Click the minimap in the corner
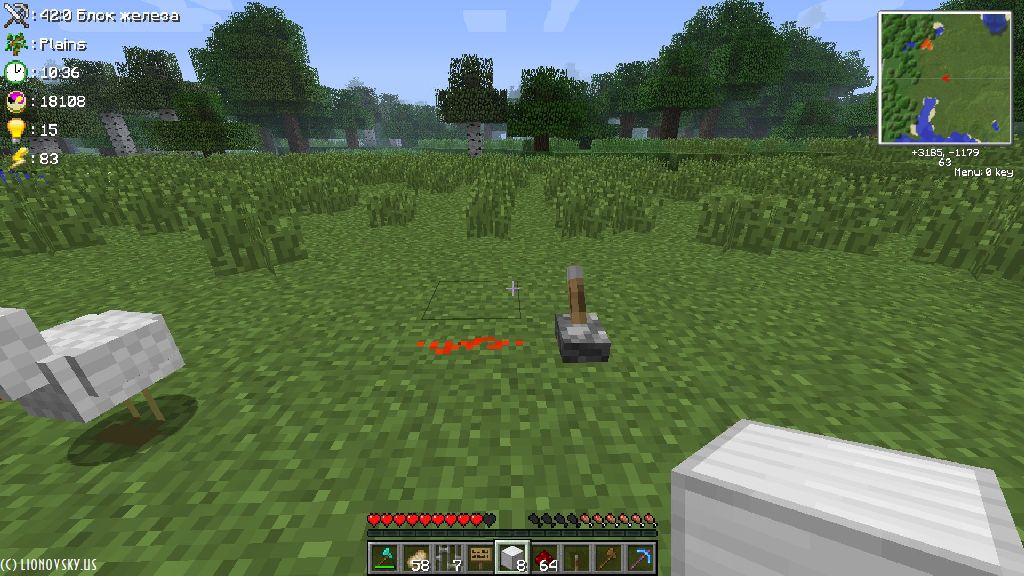Screen dimensions: 1024x576 (945, 77)
